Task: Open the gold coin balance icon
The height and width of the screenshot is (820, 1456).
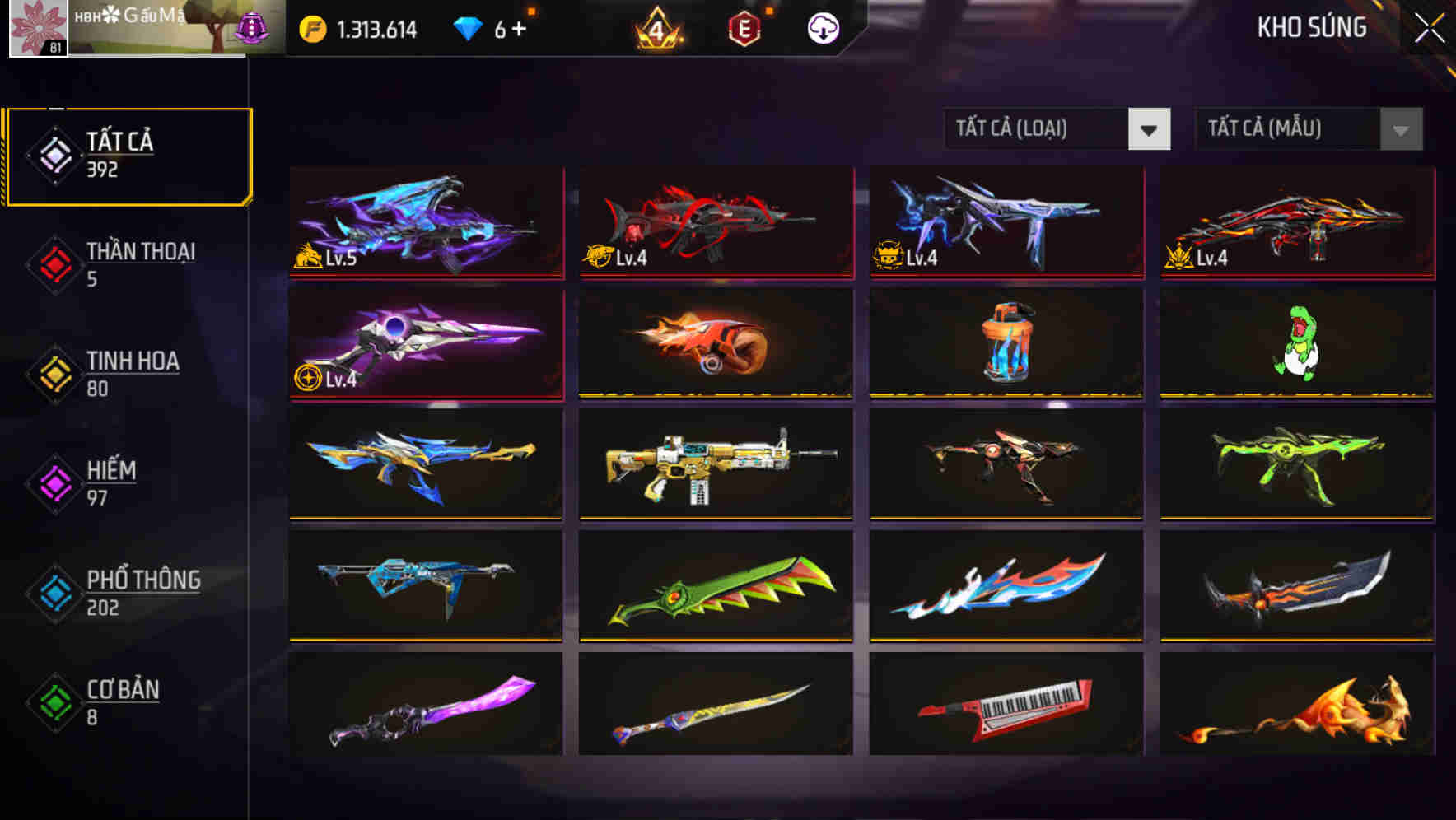Action: click(311, 27)
